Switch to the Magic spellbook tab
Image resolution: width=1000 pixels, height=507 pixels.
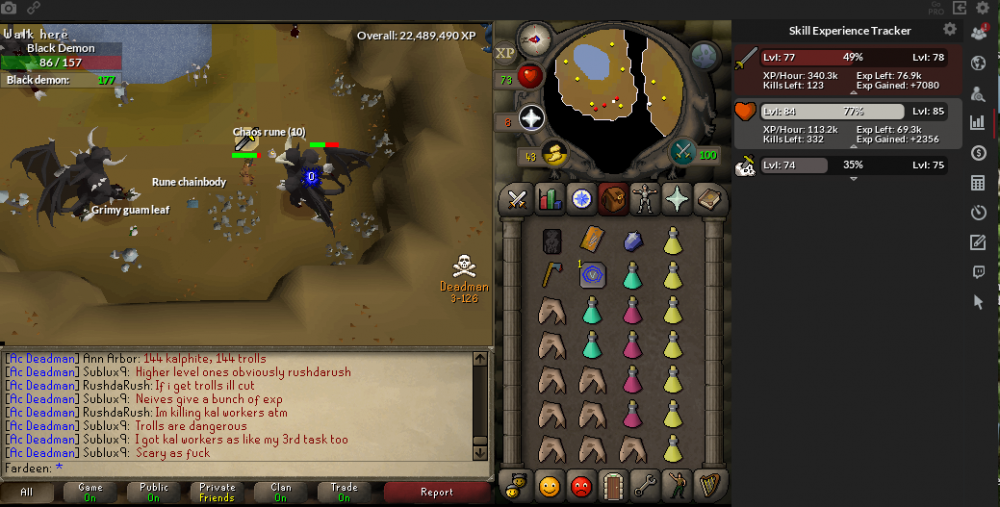click(709, 199)
